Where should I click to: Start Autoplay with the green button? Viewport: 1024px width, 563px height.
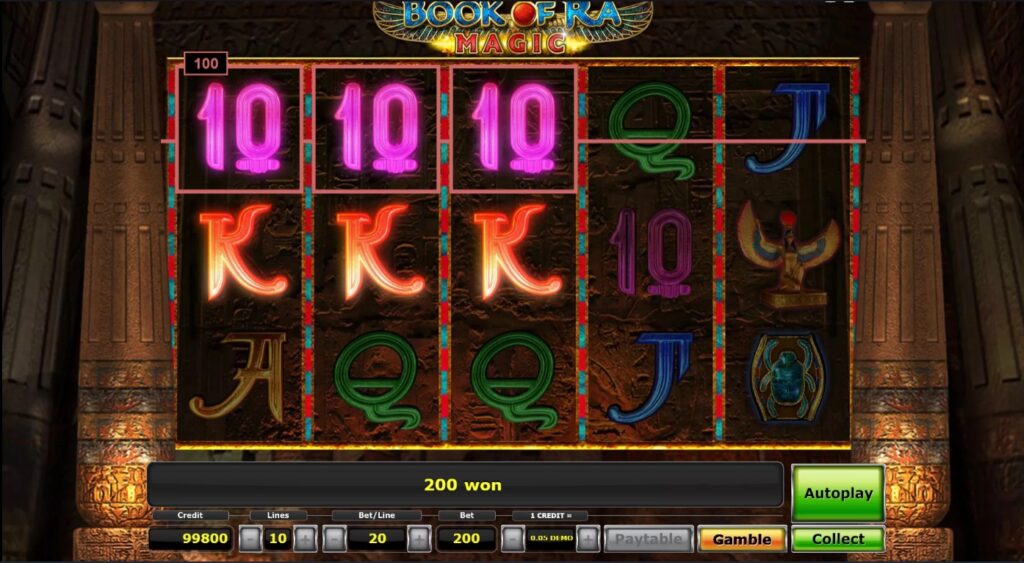(838, 493)
